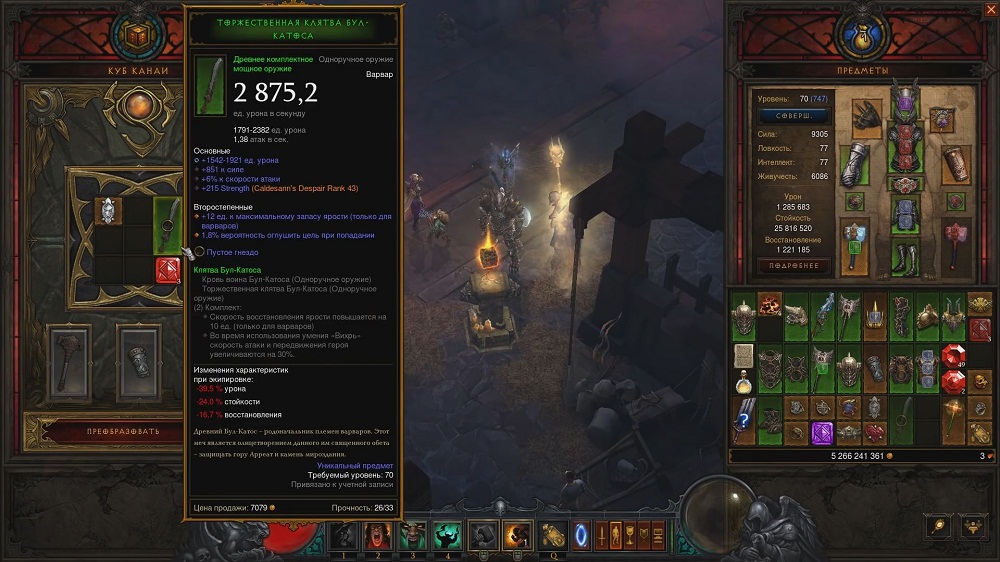Viewport: 1000px width, 562px height.
Task: Select the red gem in Kanai's Cube
Action: coord(167,269)
